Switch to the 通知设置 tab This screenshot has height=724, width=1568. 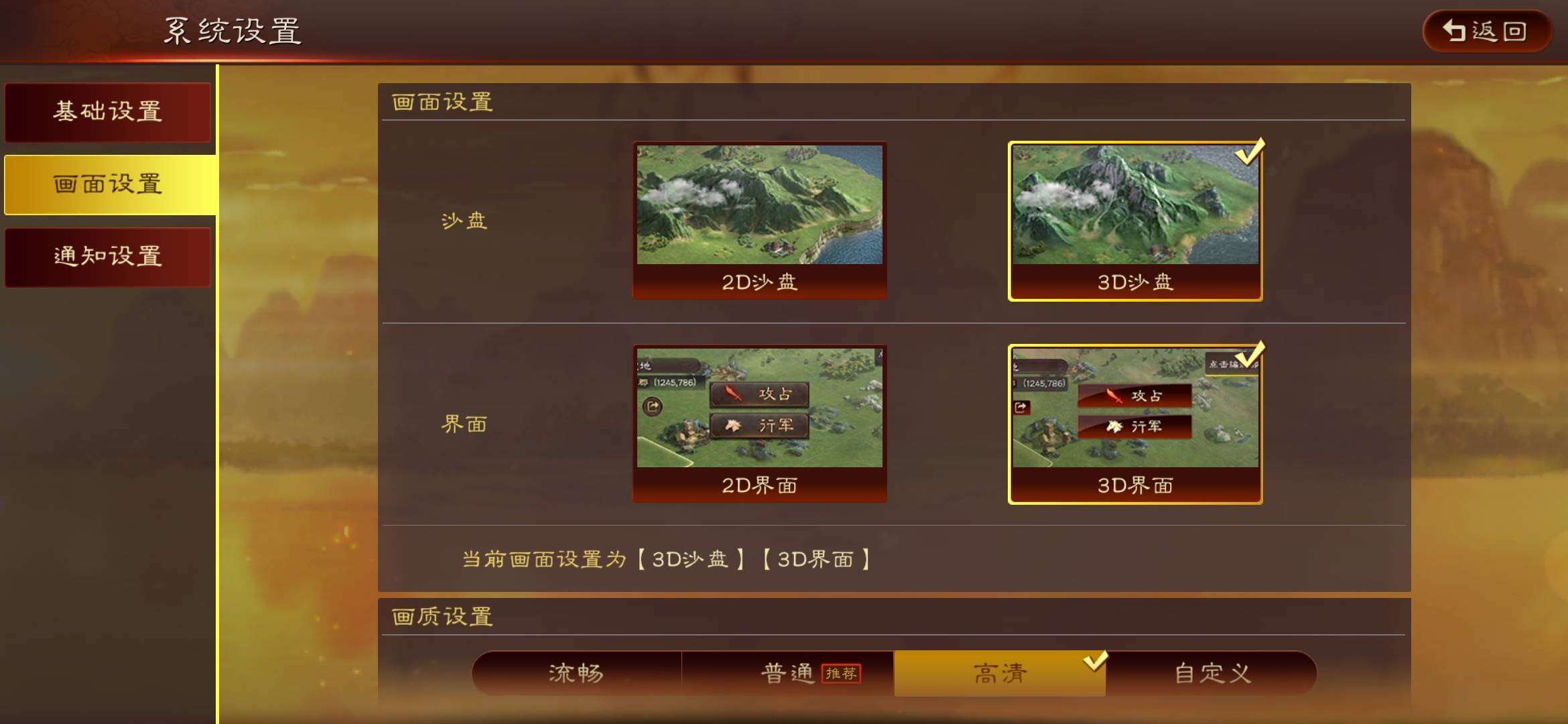tap(108, 256)
